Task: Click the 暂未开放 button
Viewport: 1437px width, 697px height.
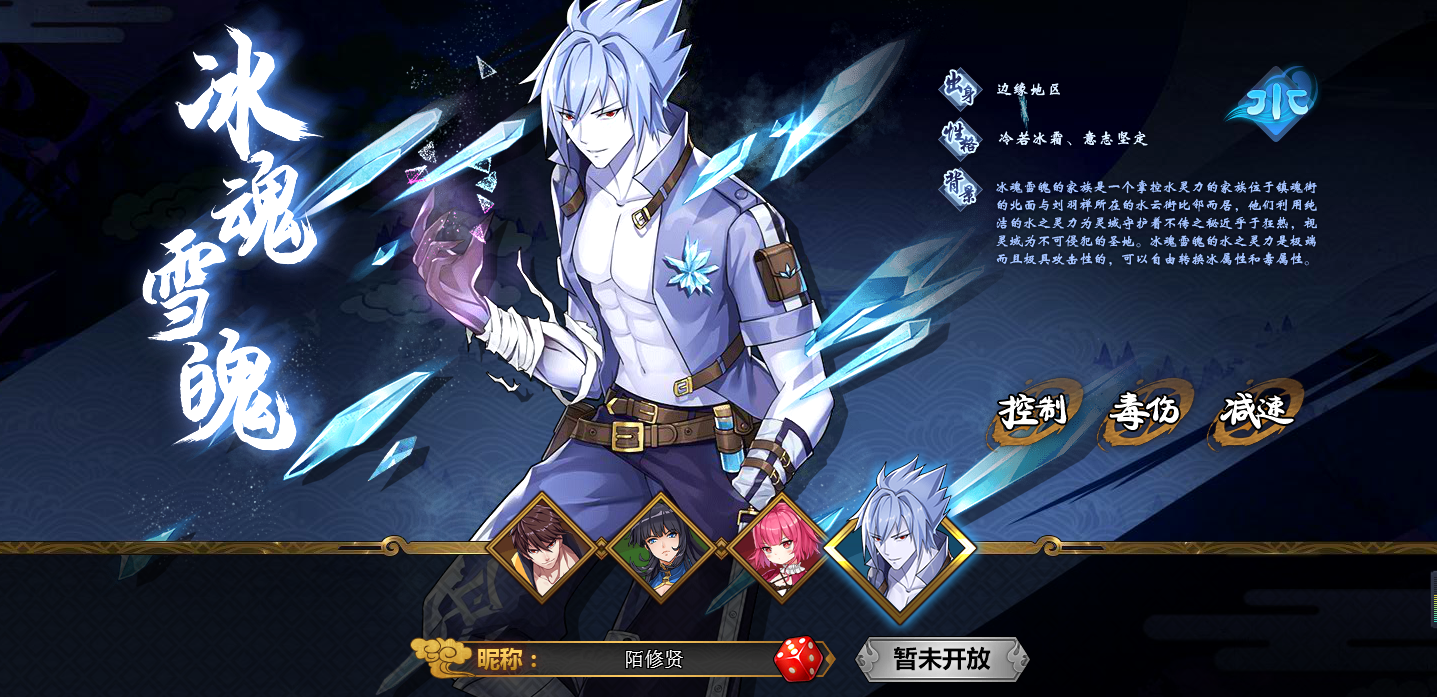Action: 941,659
